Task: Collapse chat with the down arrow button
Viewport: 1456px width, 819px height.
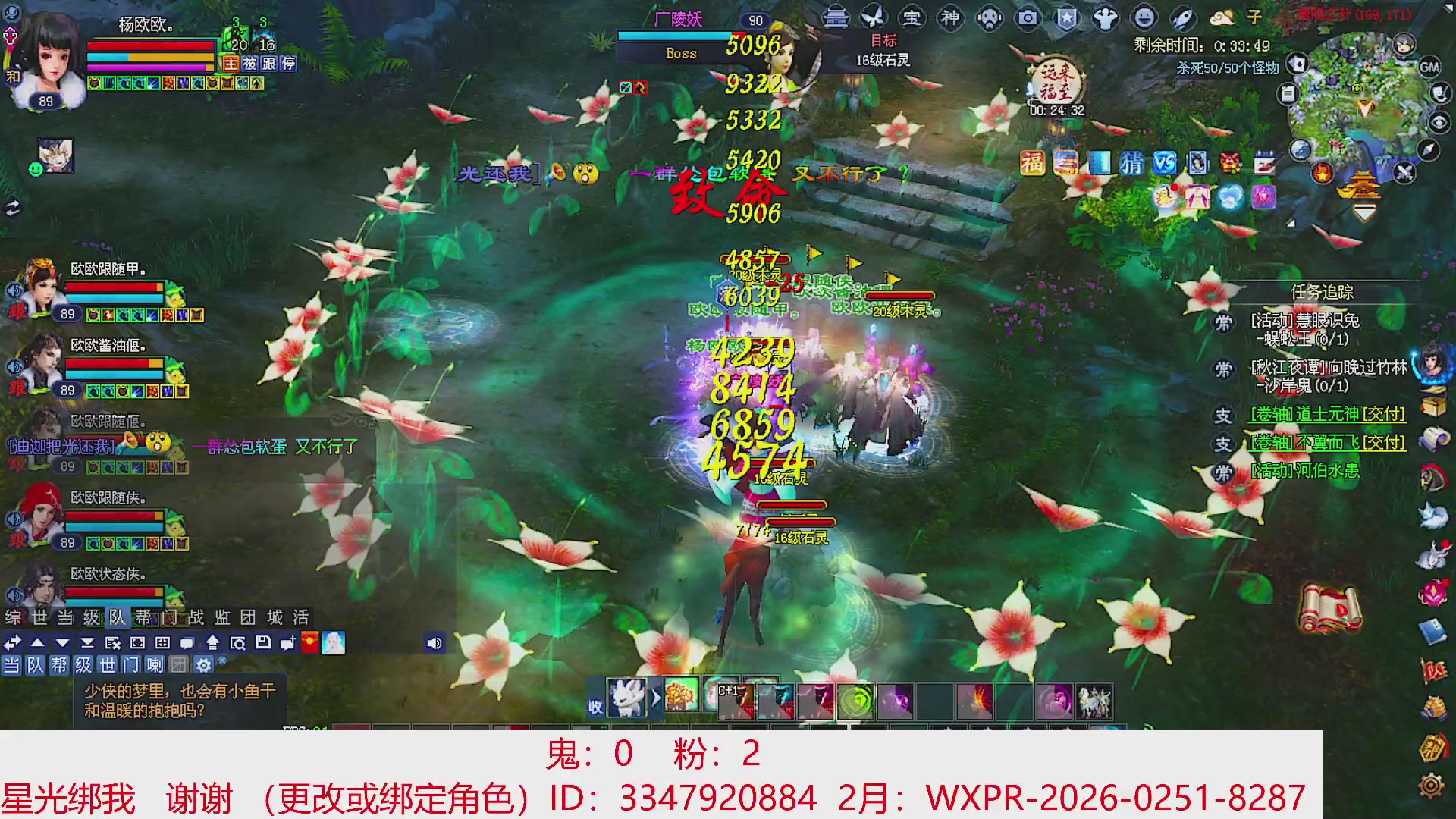Action: [x=62, y=643]
